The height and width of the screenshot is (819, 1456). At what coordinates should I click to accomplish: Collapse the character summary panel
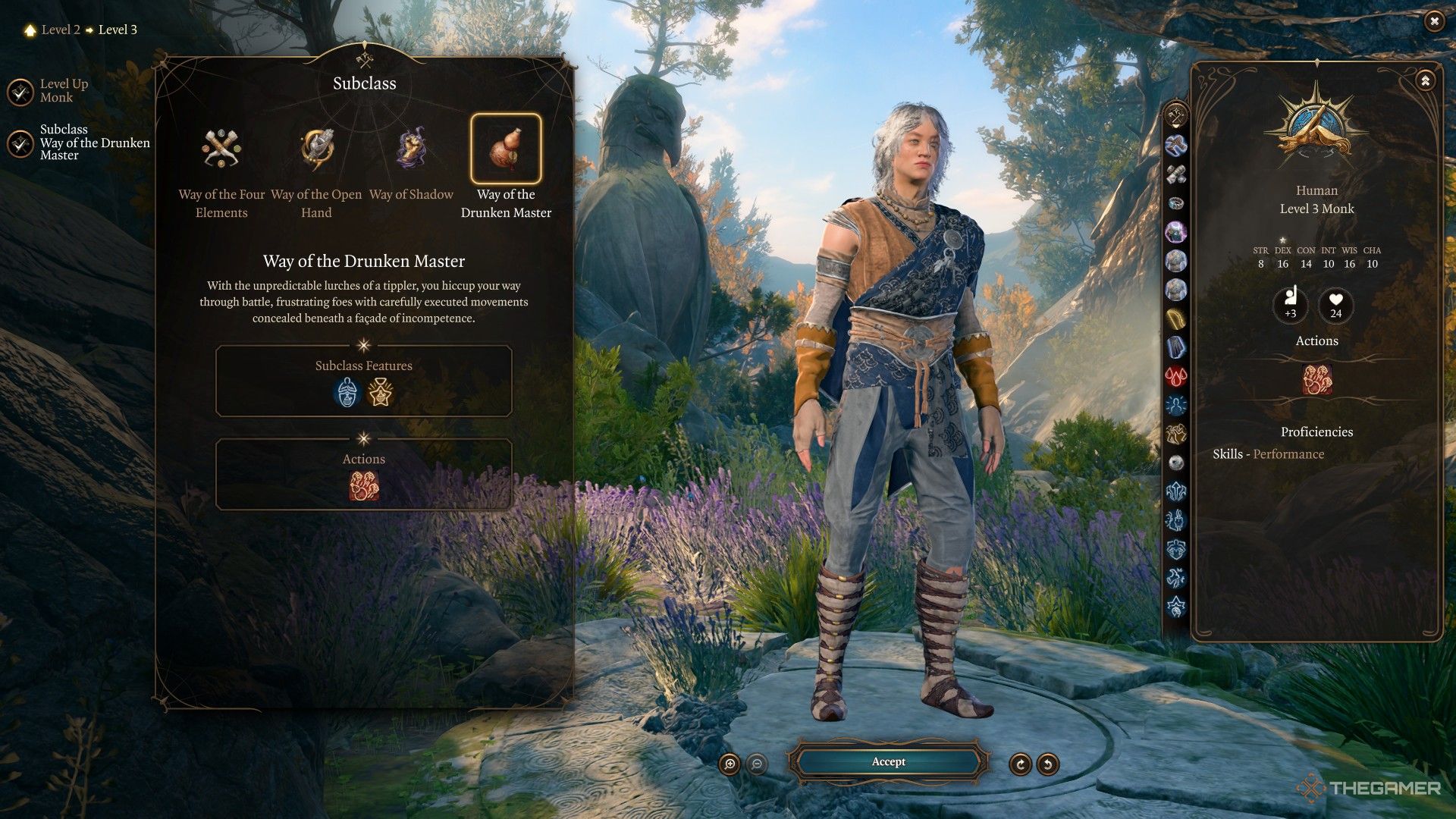click(x=1425, y=80)
